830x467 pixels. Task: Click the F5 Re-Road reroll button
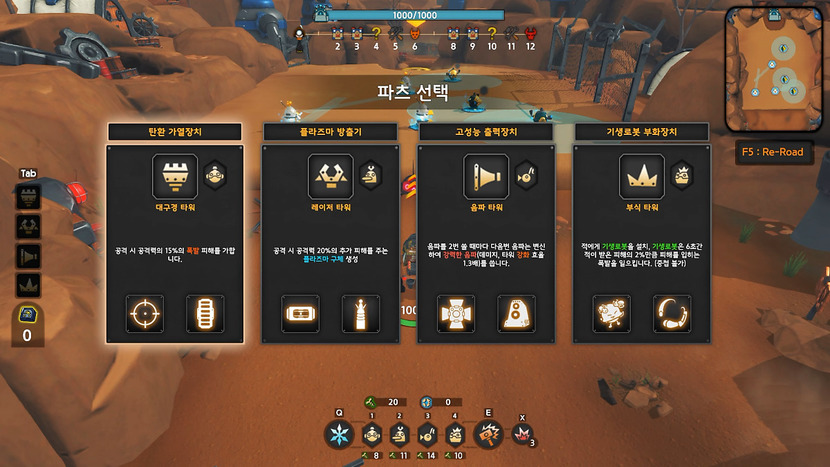coord(773,154)
